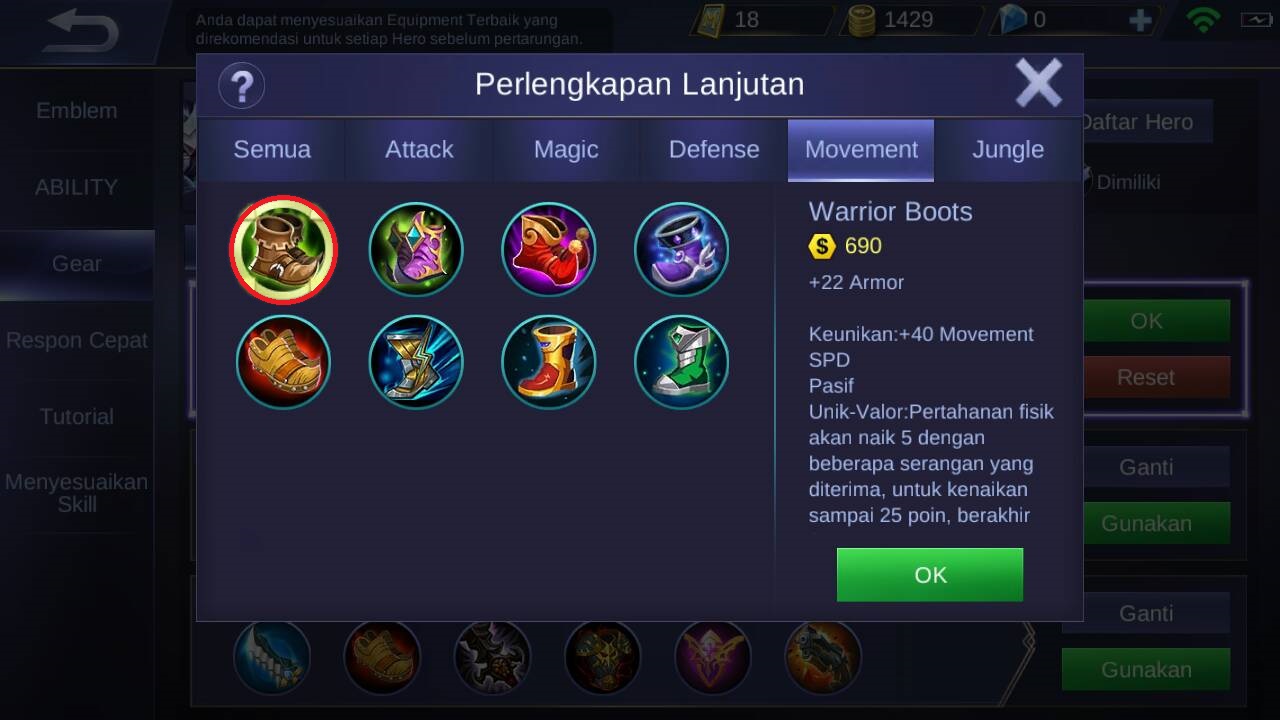The width and height of the screenshot is (1280, 720).
Task: Choose the golden spiked shoes item
Action: coord(284,362)
